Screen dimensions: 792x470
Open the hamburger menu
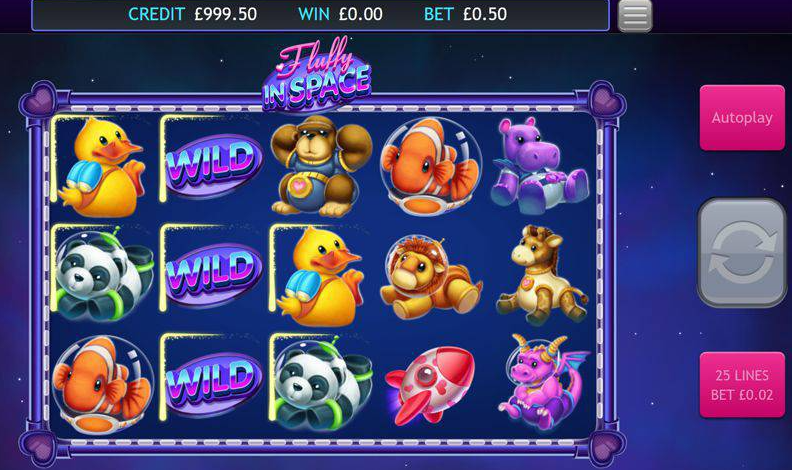(635, 15)
